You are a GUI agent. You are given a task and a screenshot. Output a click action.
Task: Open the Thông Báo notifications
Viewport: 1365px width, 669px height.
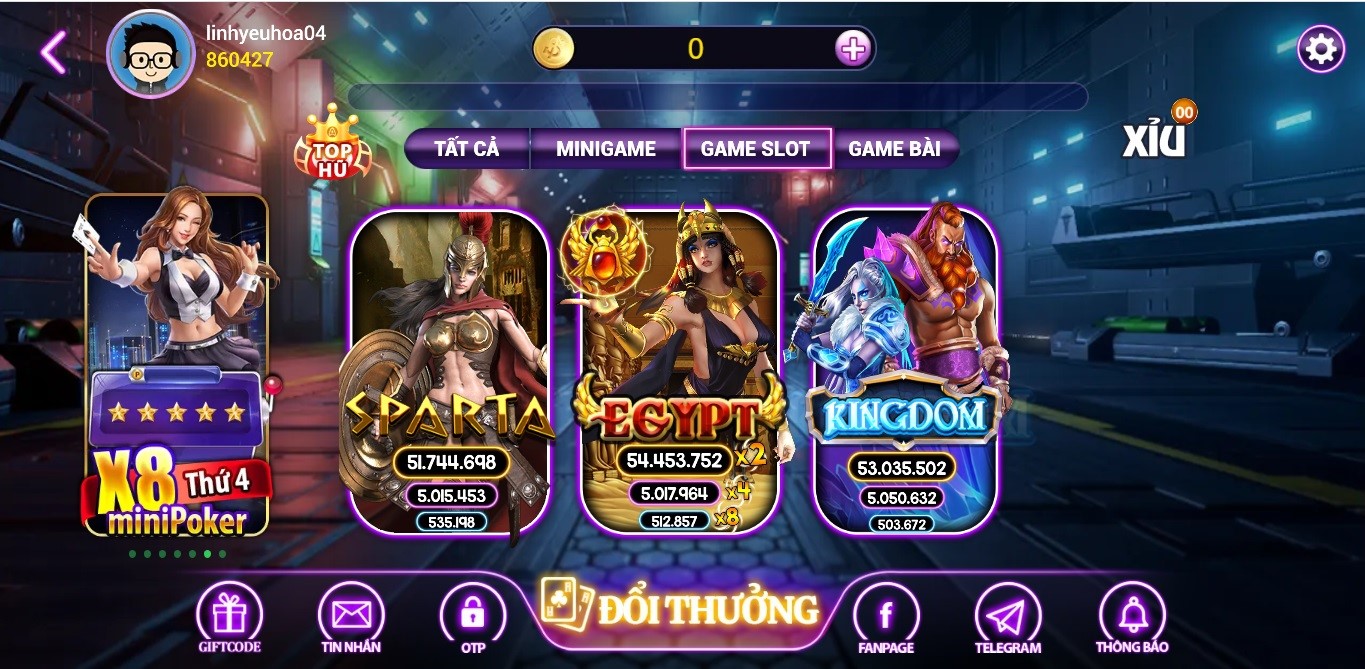pos(1131,617)
